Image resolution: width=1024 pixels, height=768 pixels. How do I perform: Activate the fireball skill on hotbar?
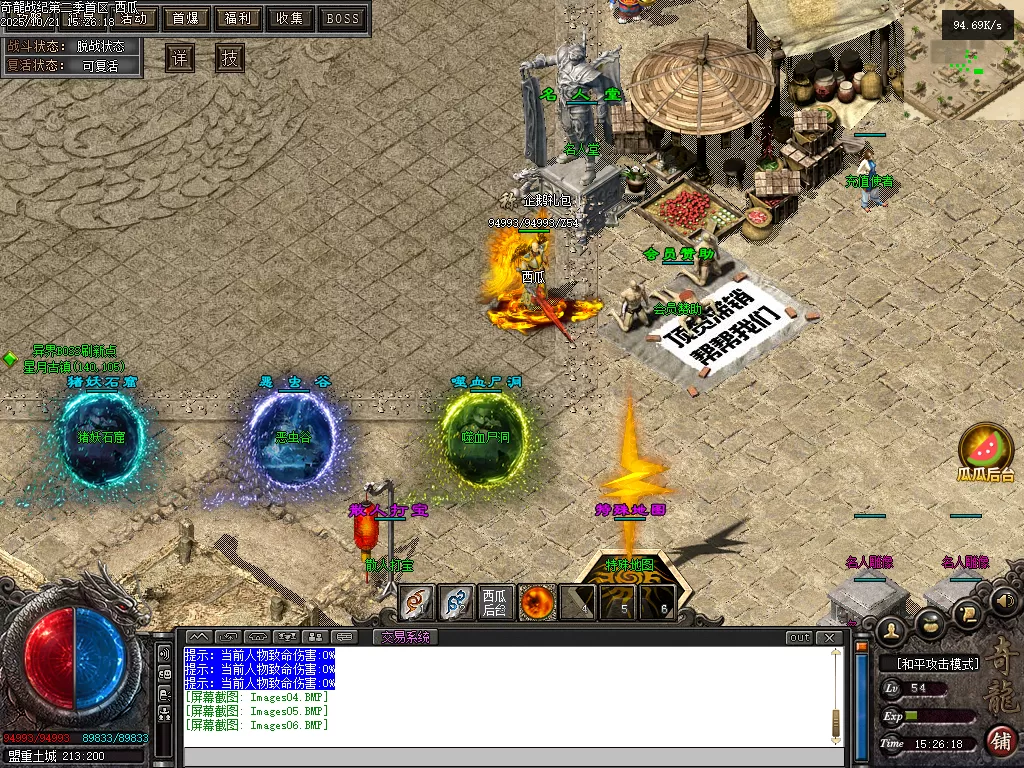(x=537, y=602)
